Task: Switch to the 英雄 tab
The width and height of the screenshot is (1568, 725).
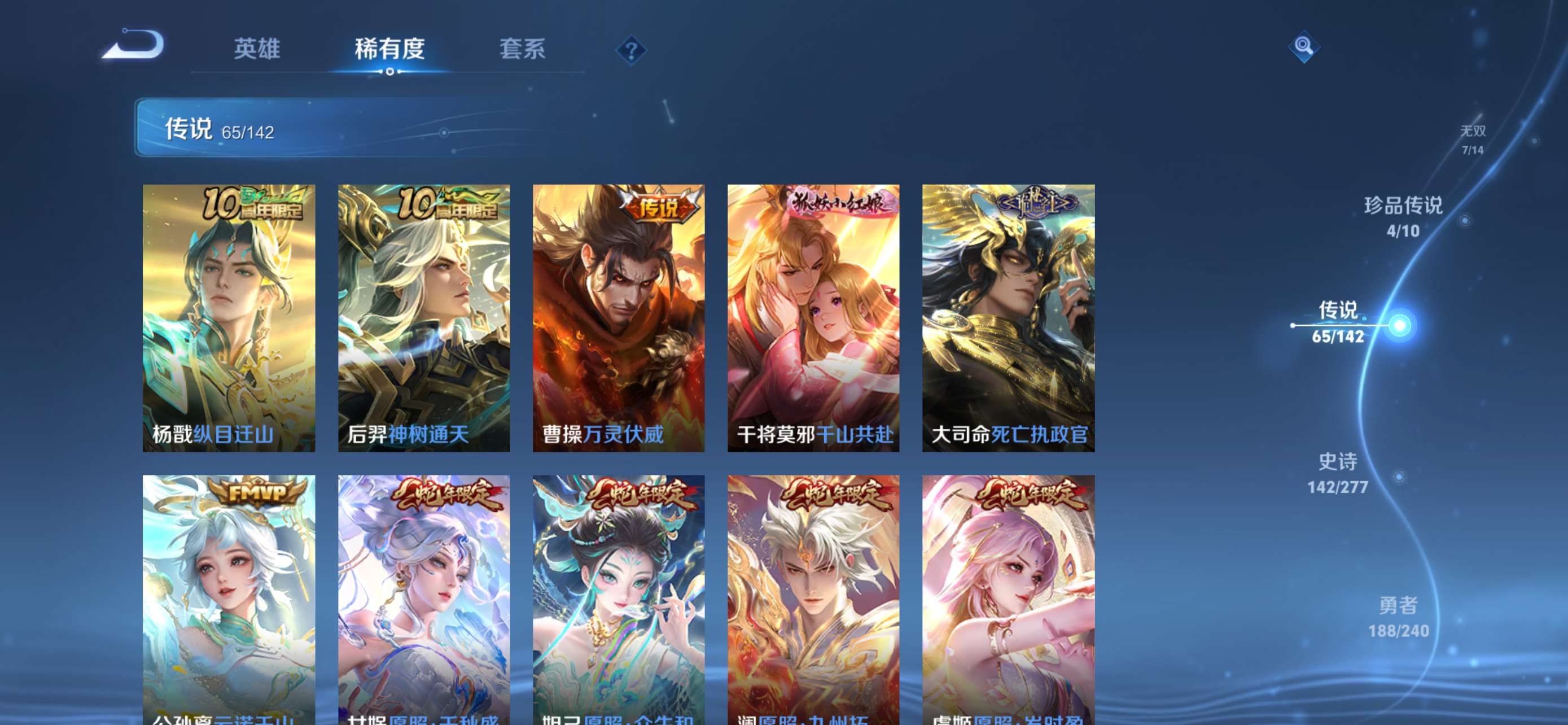Action: tap(255, 50)
